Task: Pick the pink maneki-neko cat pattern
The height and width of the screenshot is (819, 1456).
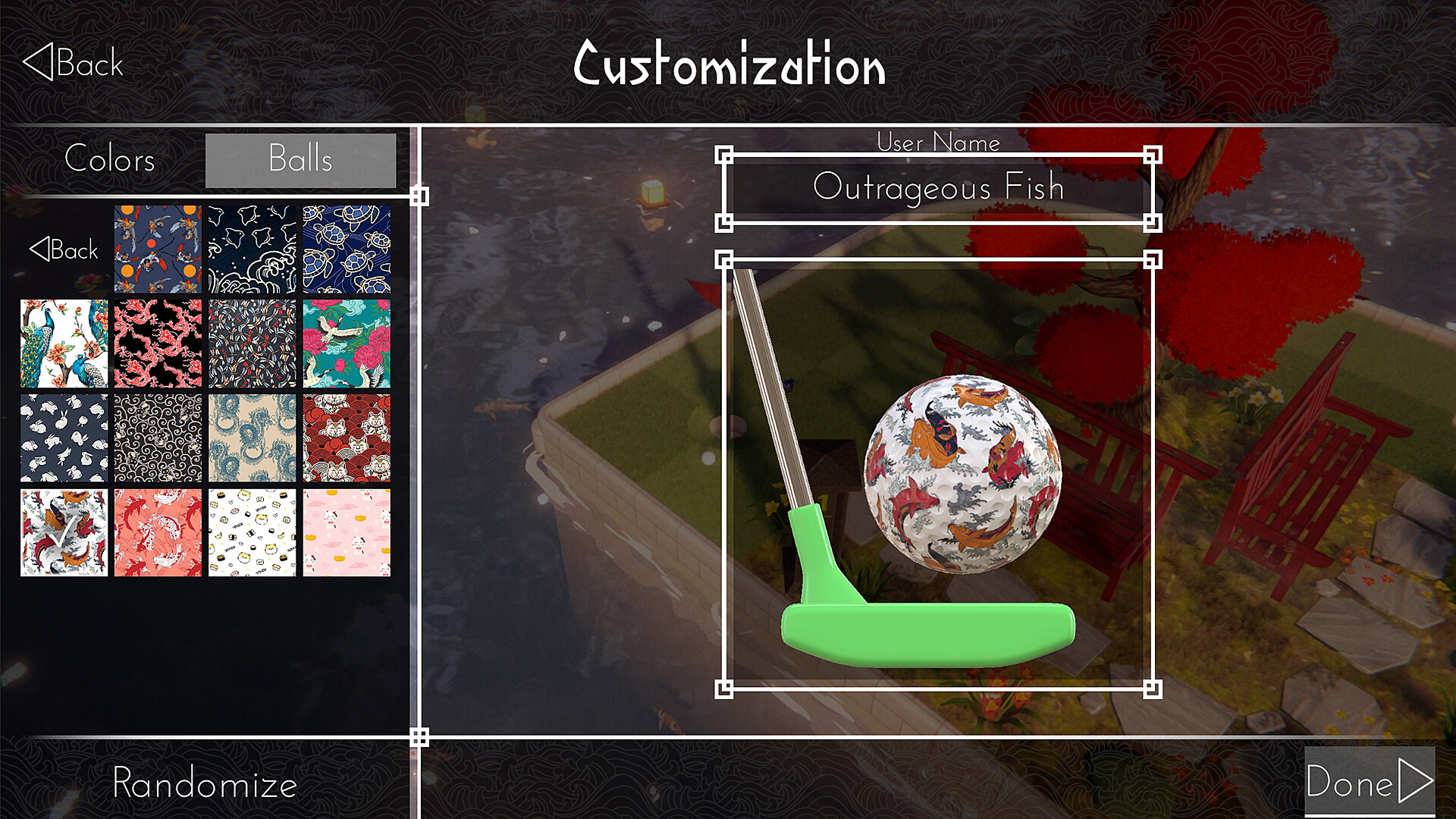Action: point(346,531)
